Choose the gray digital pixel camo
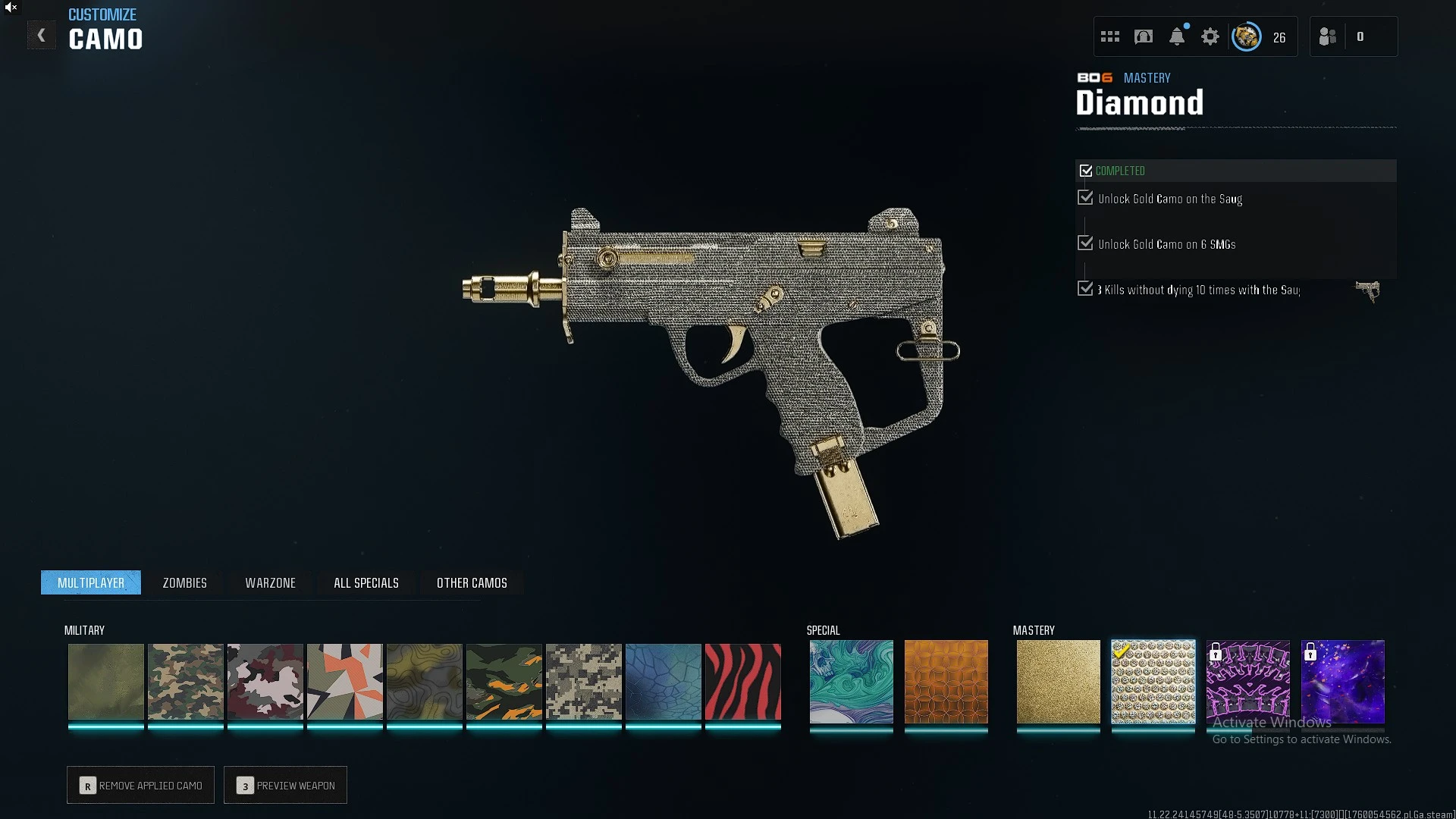 pos(583,681)
